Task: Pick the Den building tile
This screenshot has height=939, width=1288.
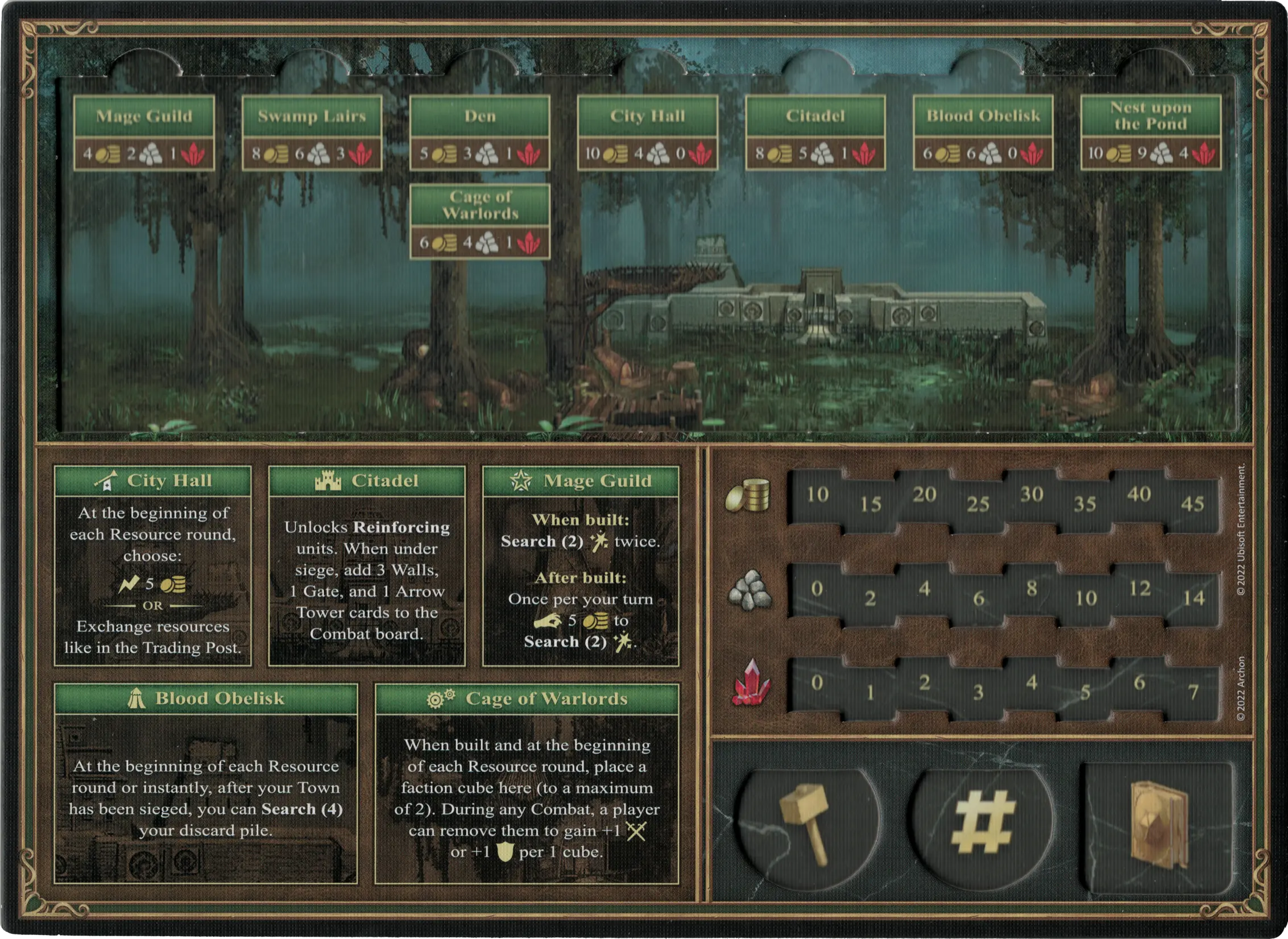Action: coord(479,133)
